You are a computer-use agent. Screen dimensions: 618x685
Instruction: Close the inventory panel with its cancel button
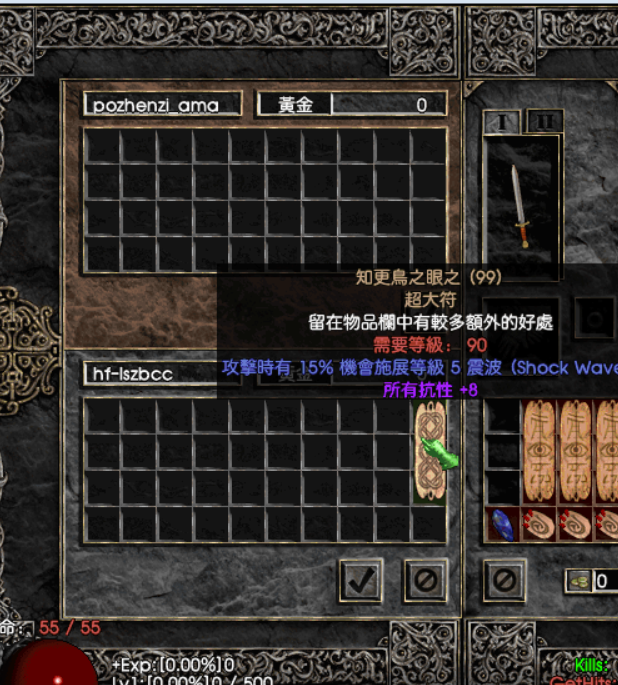[504, 579]
